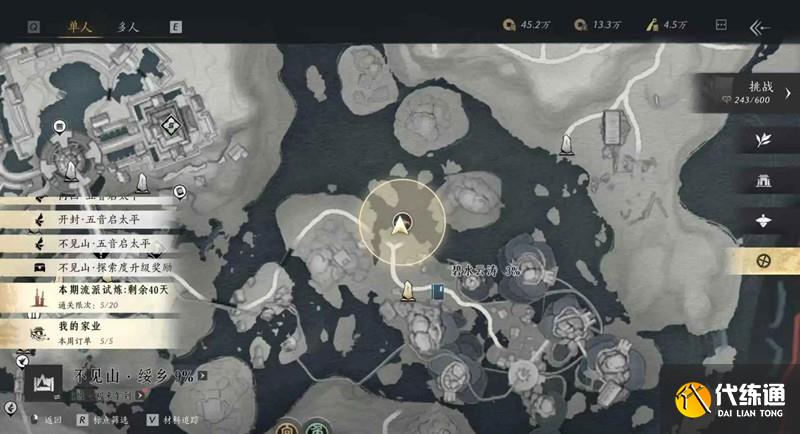Select the highlighted compass wheel filter
Screen dimensions: 800x434
pyautogui.click(x=764, y=260)
